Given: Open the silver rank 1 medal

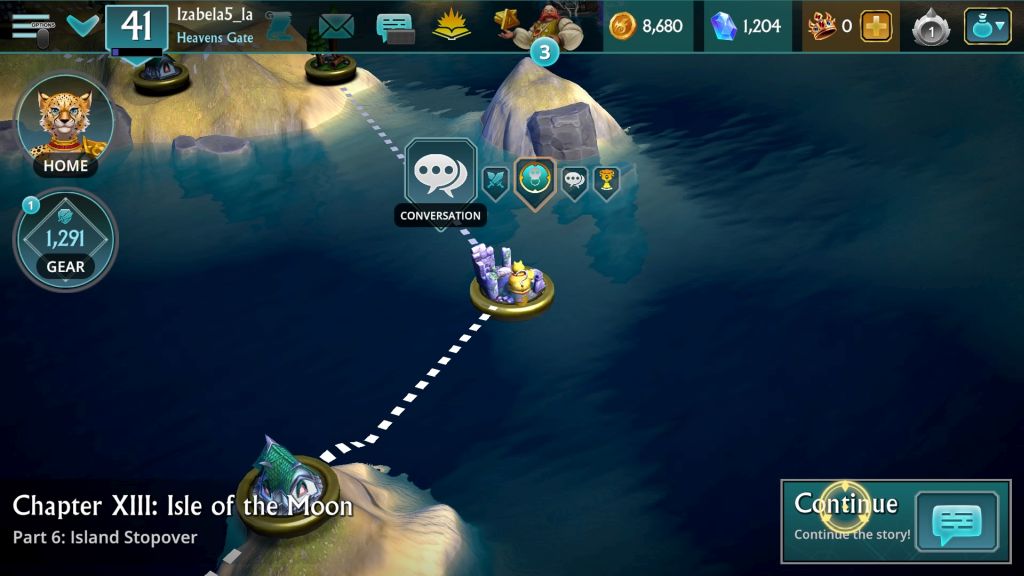Looking at the screenshot, I should tap(931, 28).
